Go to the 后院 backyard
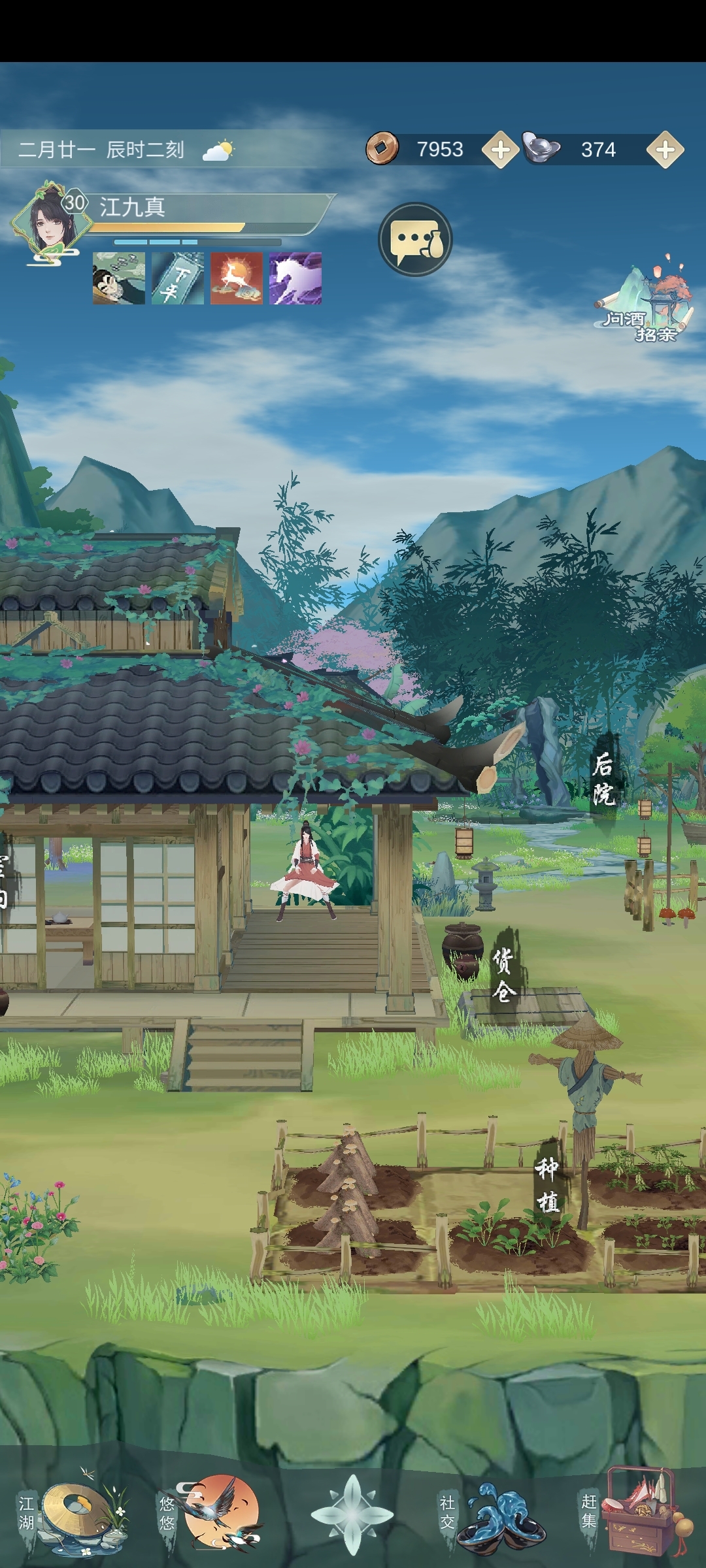This screenshot has height=1568, width=706. pyautogui.click(x=603, y=779)
